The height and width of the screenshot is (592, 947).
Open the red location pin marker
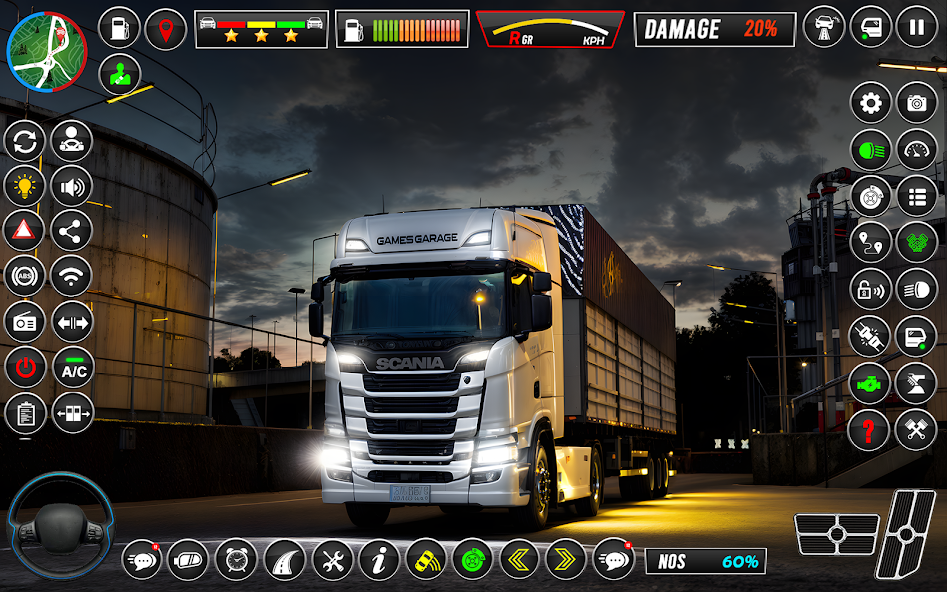coord(166,29)
